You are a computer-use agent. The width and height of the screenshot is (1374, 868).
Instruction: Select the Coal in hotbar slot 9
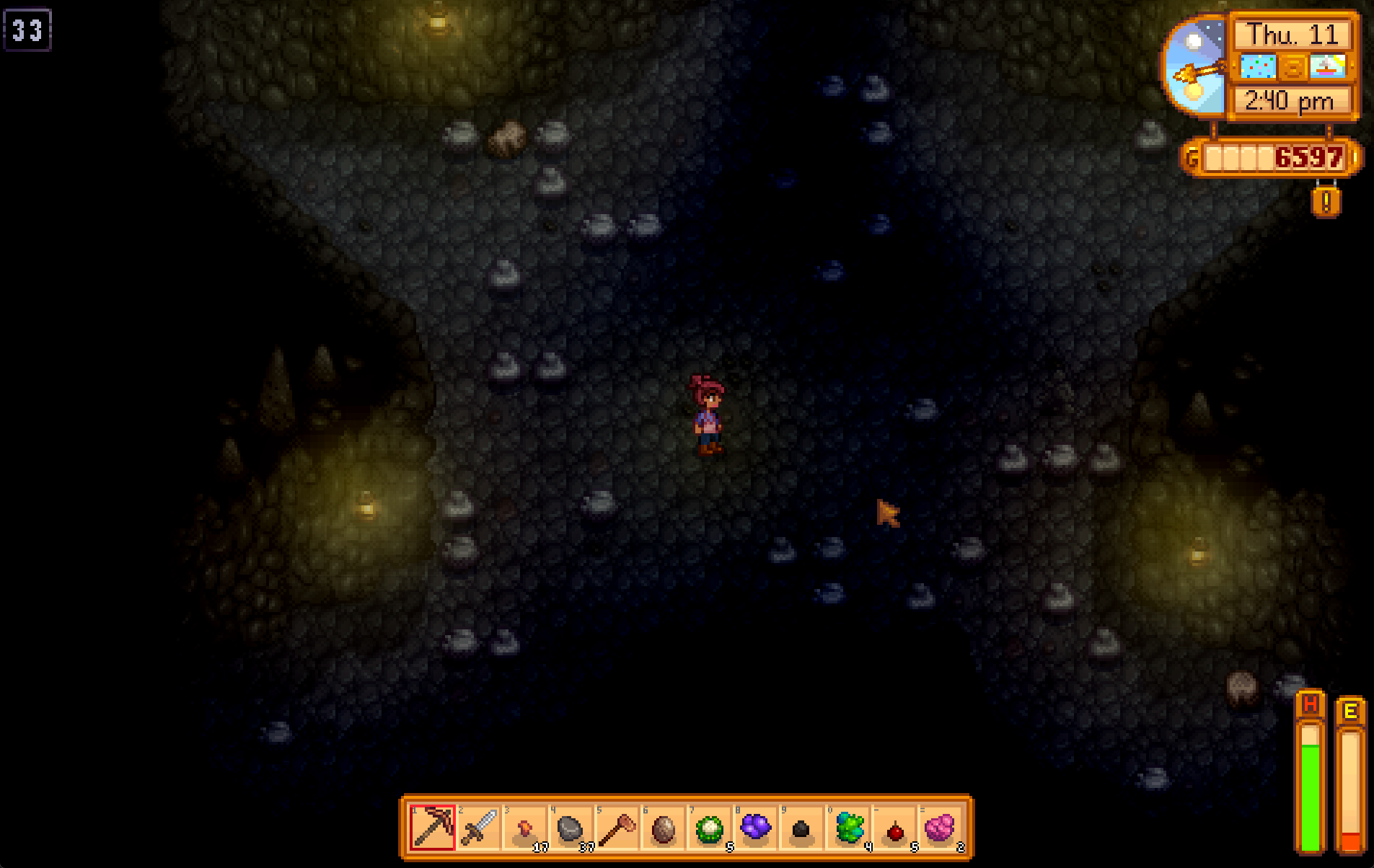tap(801, 829)
